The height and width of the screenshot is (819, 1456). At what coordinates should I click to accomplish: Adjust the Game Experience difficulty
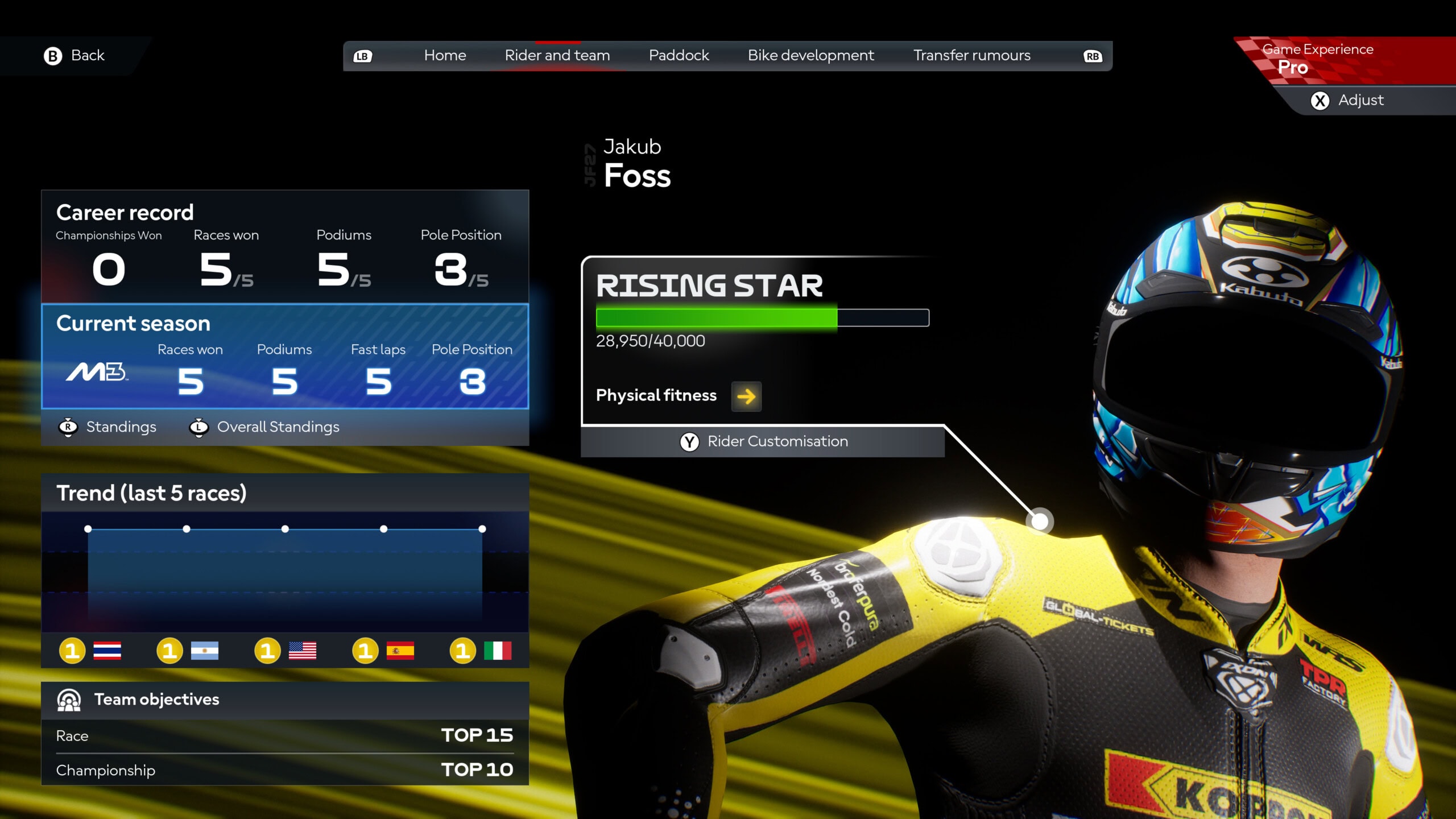pyautogui.click(x=1347, y=101)
